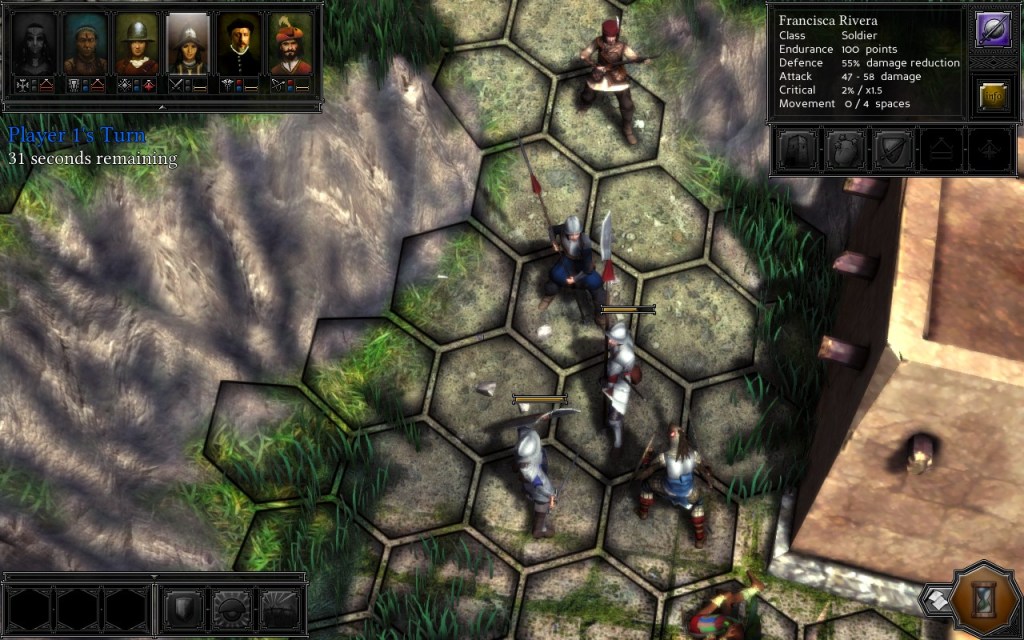The width and height of the screenshot is (1024, 640).
Task: Select the red feathered hat portrait
Action: [290, 44]
